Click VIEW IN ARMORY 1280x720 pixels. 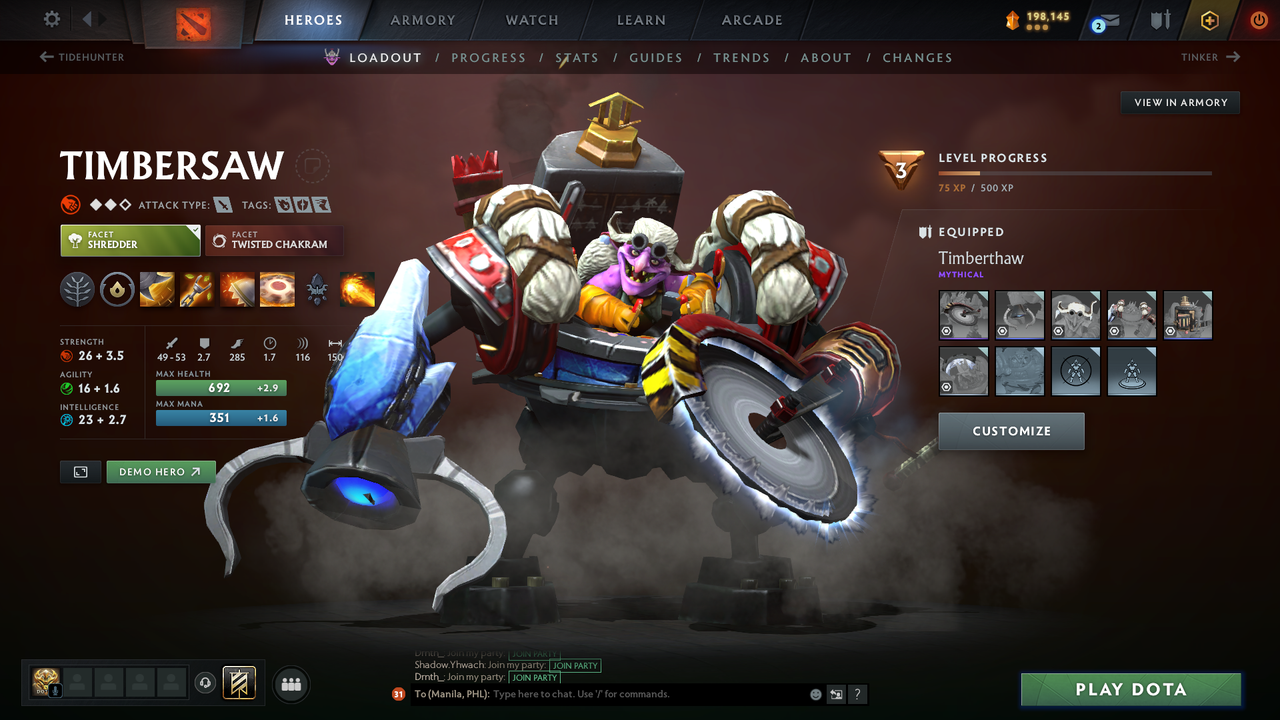pyautogui.click(x=1179, y=102)
